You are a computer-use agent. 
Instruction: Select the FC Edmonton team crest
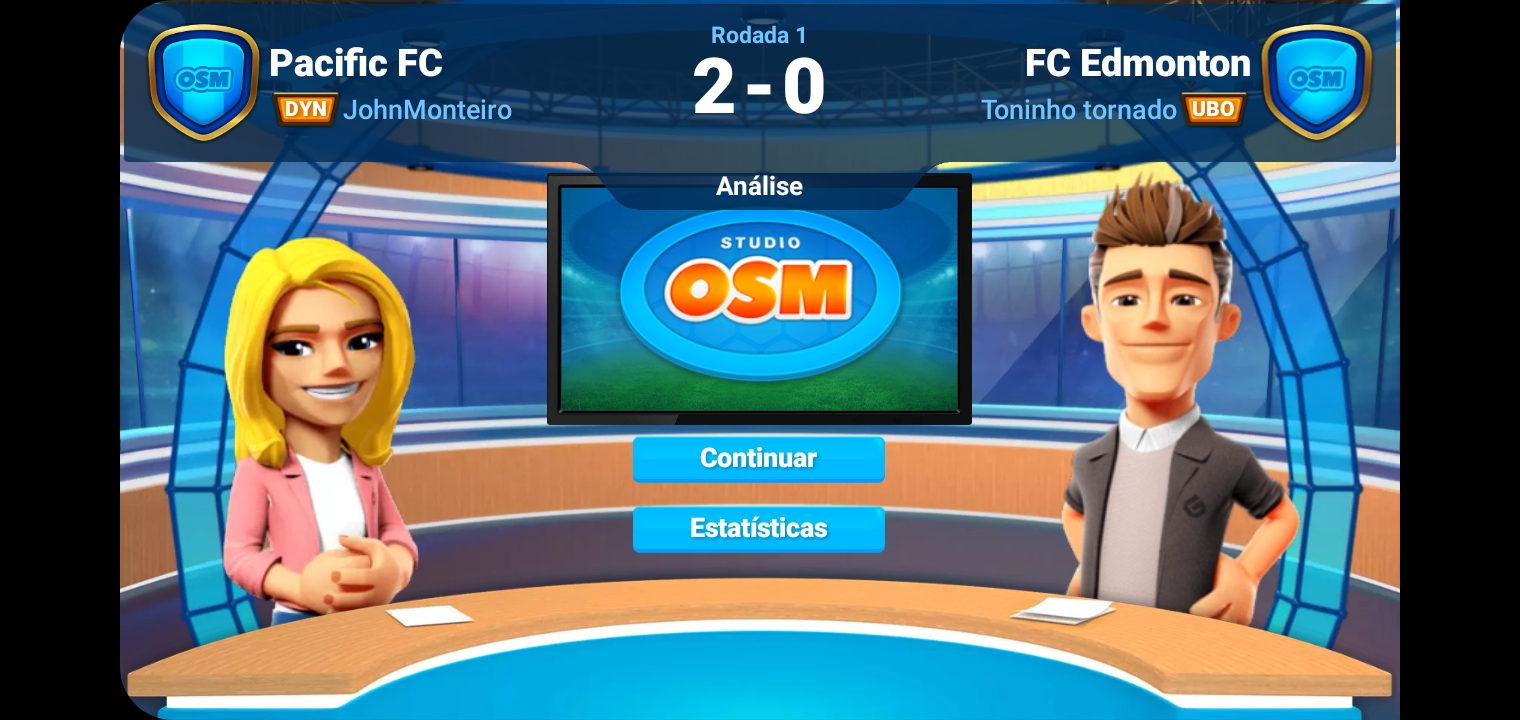[1316, 80]
